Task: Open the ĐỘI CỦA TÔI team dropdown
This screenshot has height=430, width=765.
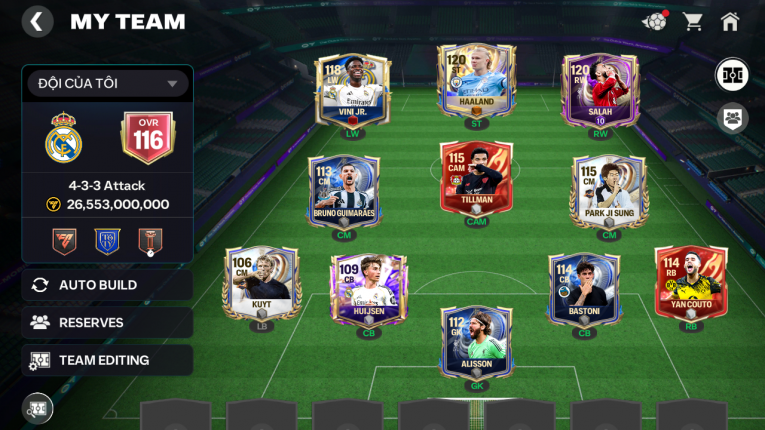Action: tap(107, 84)
